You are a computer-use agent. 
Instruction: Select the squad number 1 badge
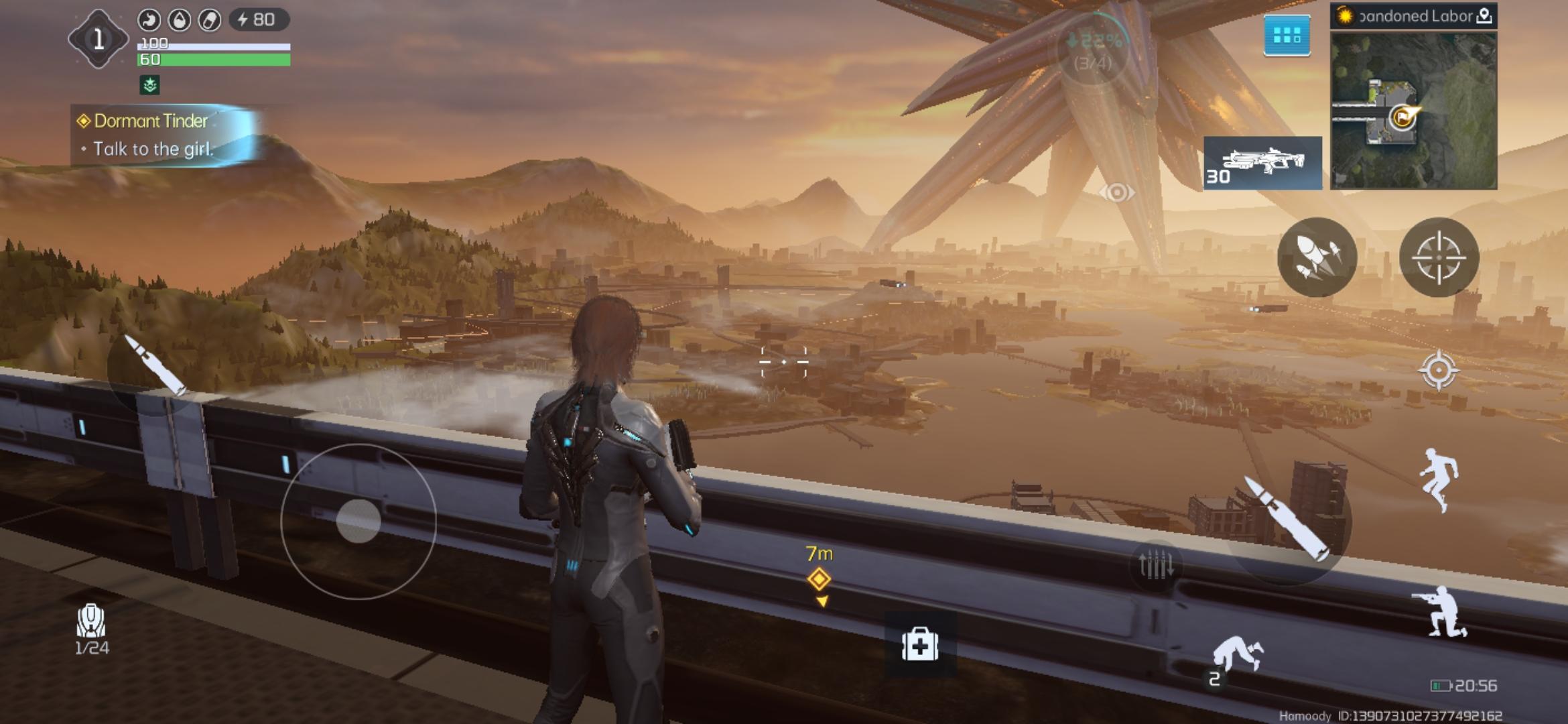pos(98,39)
